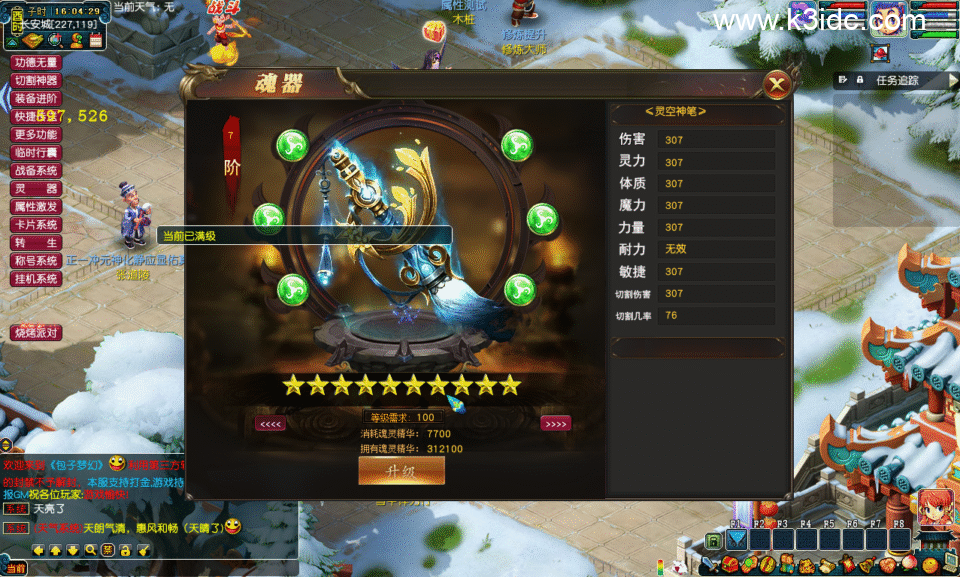Open the 临时行囊 temporary bag
Viewport: 960px width, 577px height.
pos(36,152)
